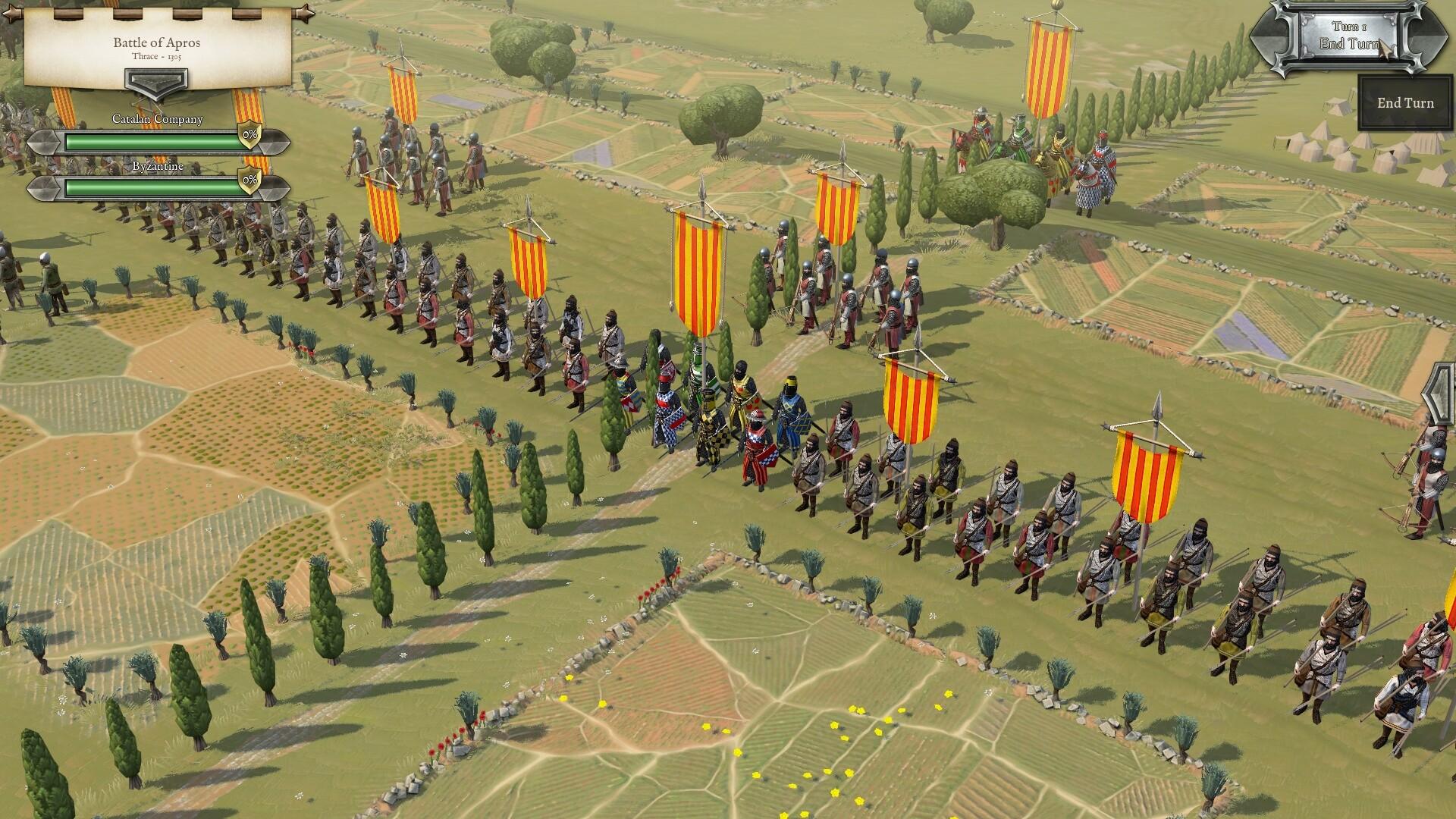
Task: Click the Thrace - 1305 subtitle
Action: 157,57
